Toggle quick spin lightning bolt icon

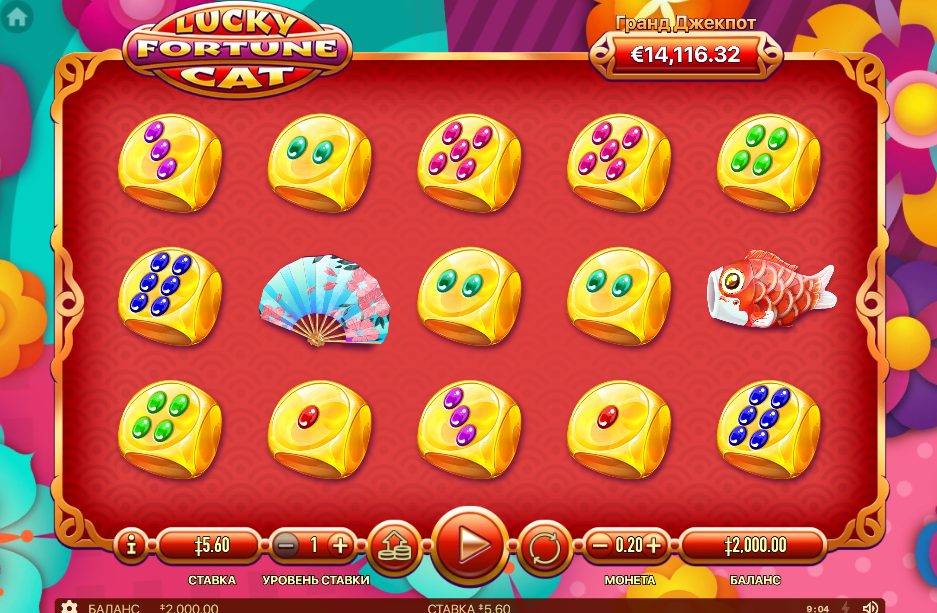click(845, 607)
